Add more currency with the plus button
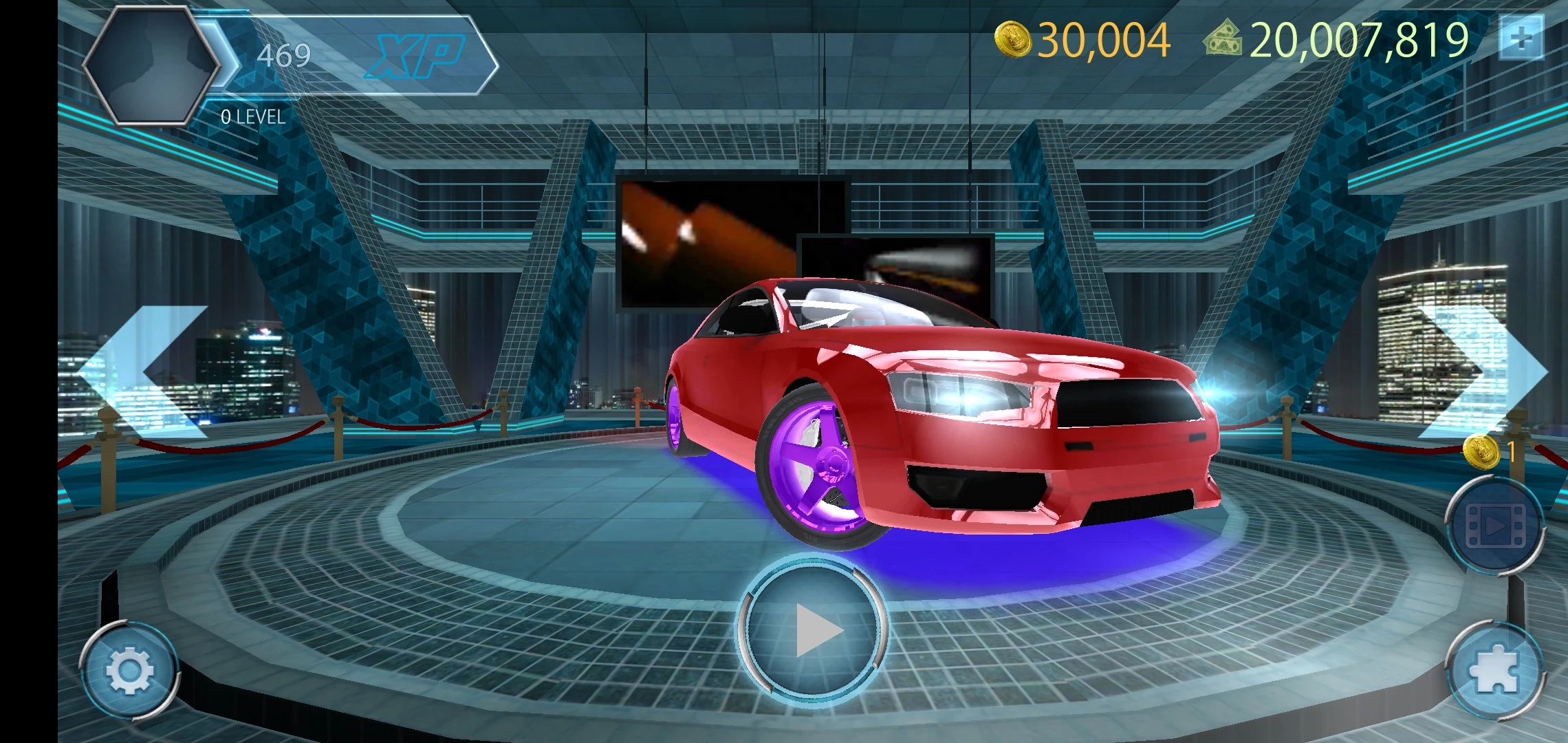 coord(1521,39)
